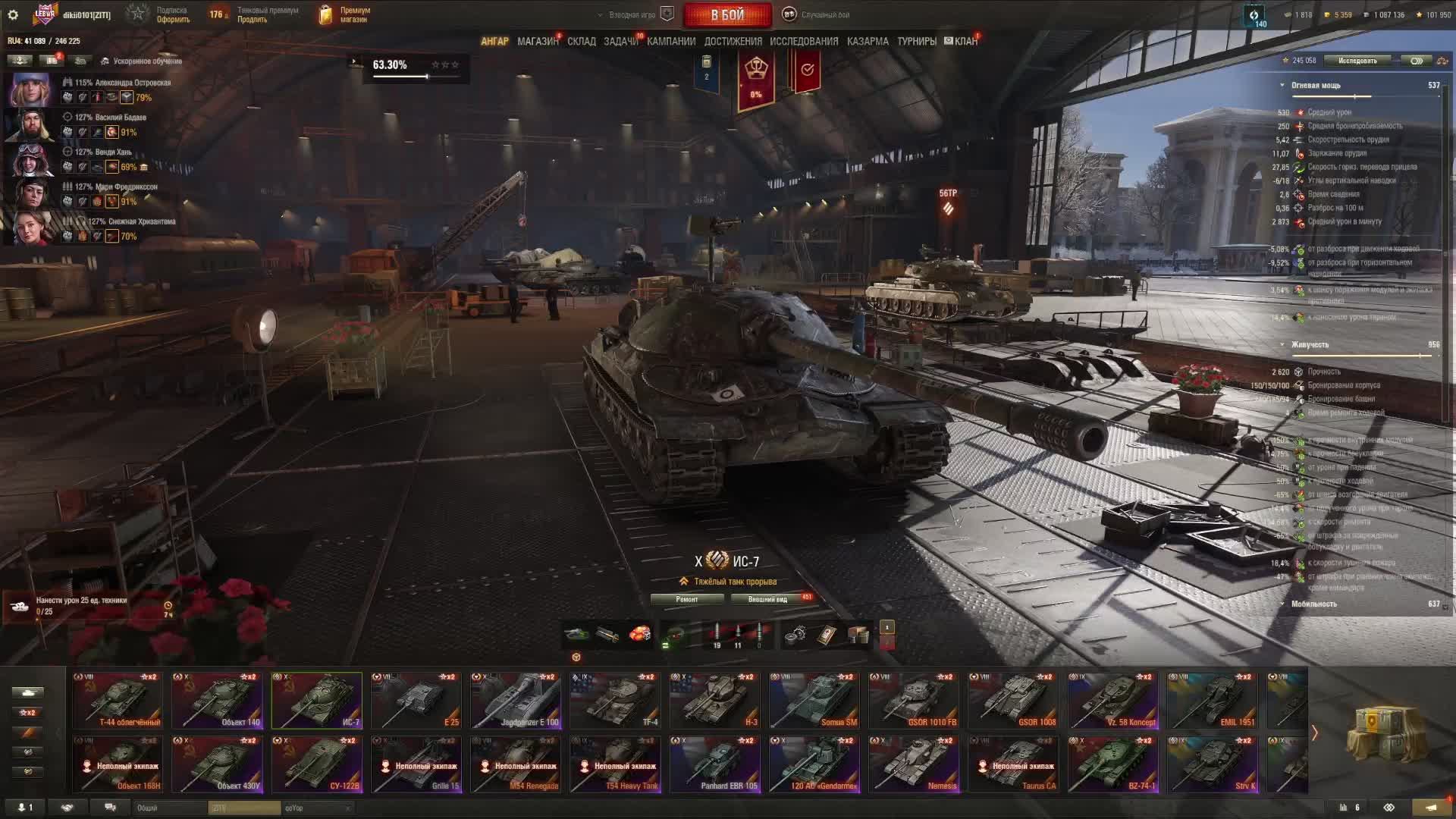The image size is (1456, 819).
Task: Open the ИССЛЕДОВАНИЯ tab
Action: click(804, 42)
